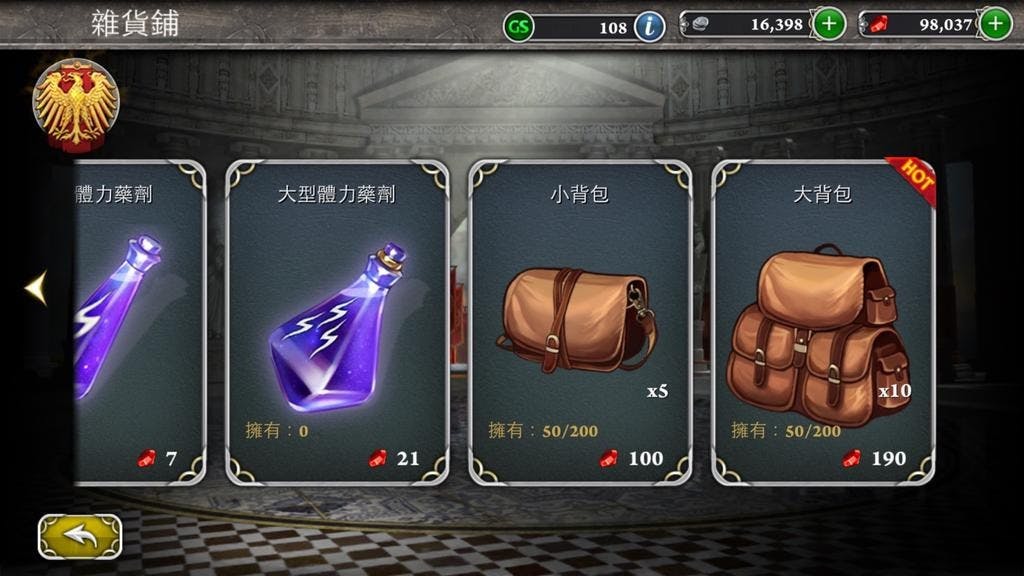Choose the 大背包 large backpack card

[823, 322]
